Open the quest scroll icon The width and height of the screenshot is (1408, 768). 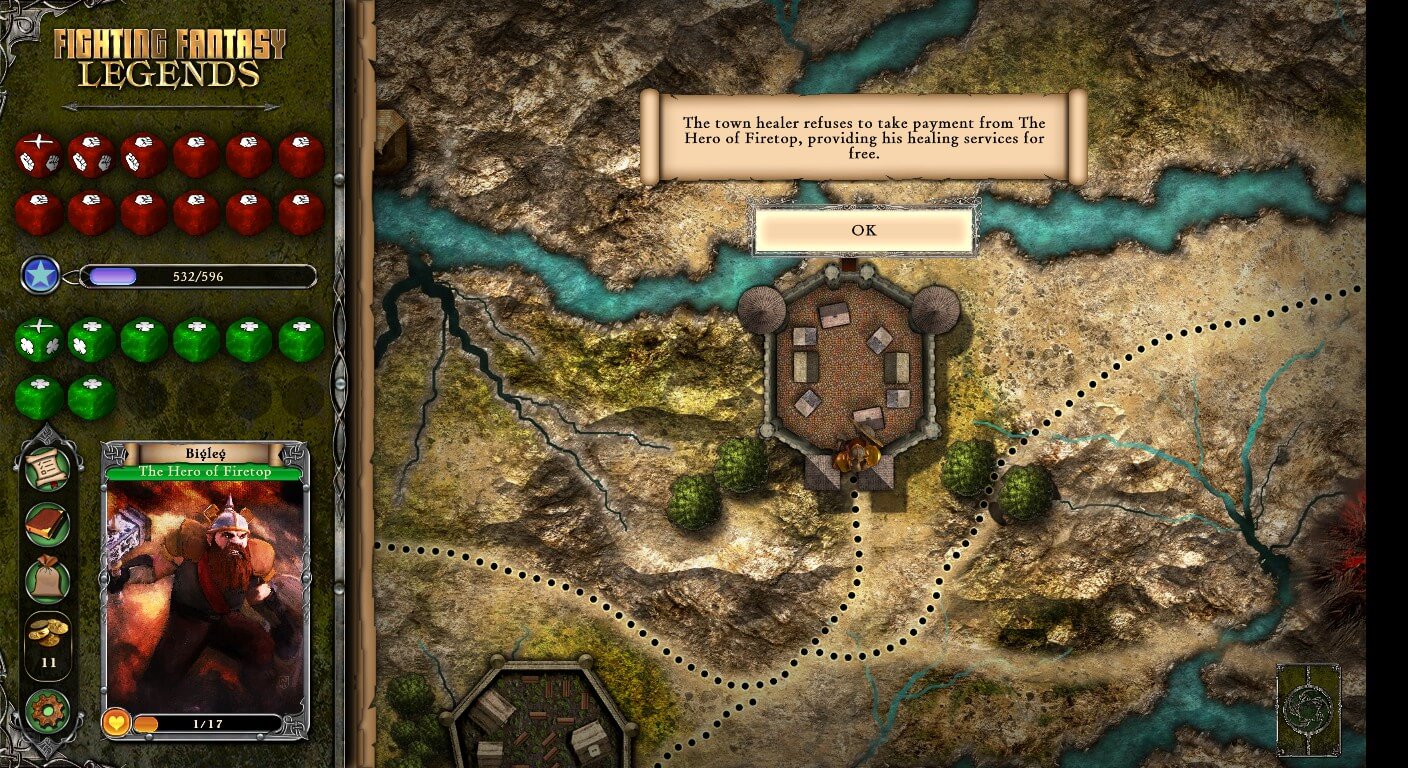48,469
